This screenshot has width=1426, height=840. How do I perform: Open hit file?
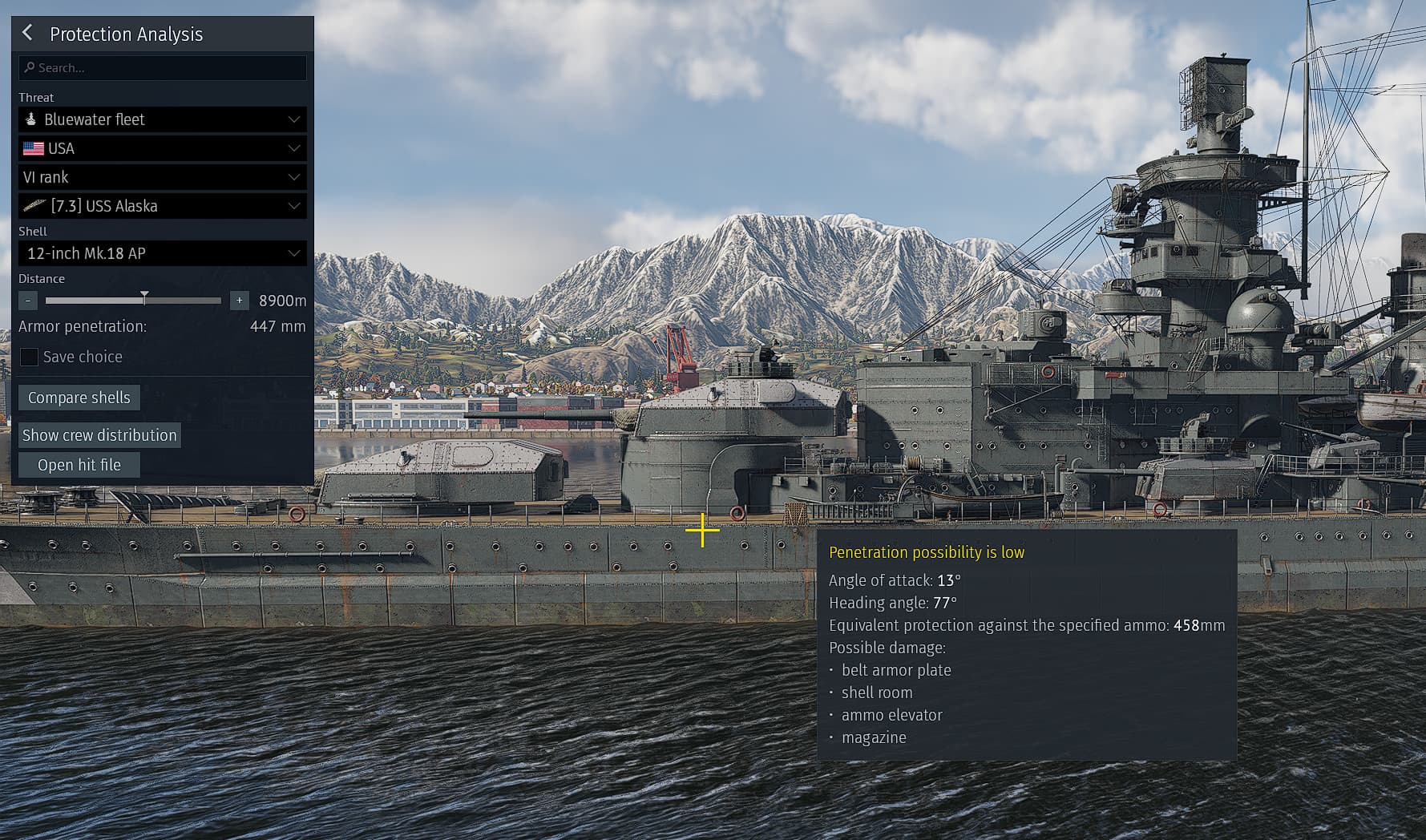[79, 465]
